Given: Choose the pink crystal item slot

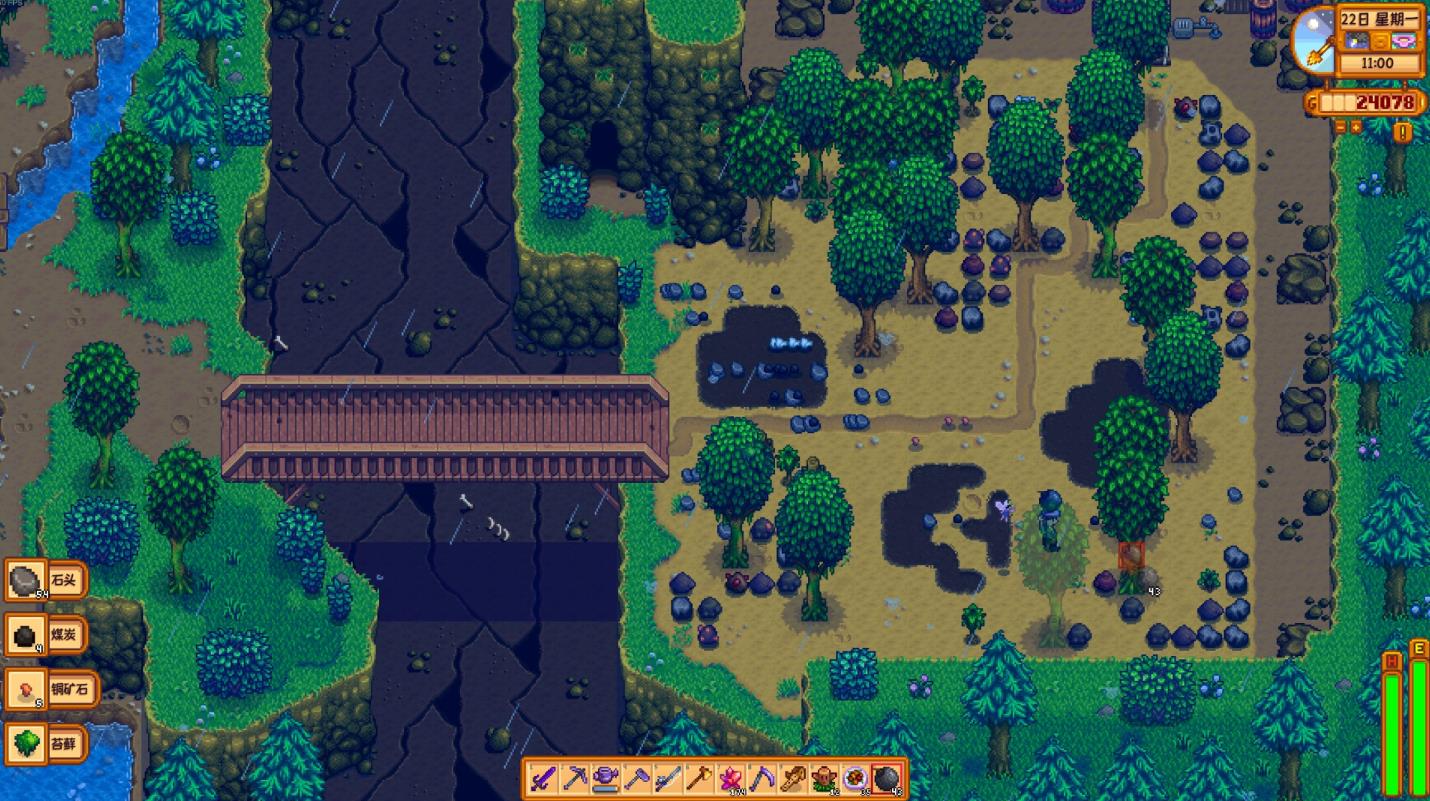Looking at the screenshot, I should point(730,778).
